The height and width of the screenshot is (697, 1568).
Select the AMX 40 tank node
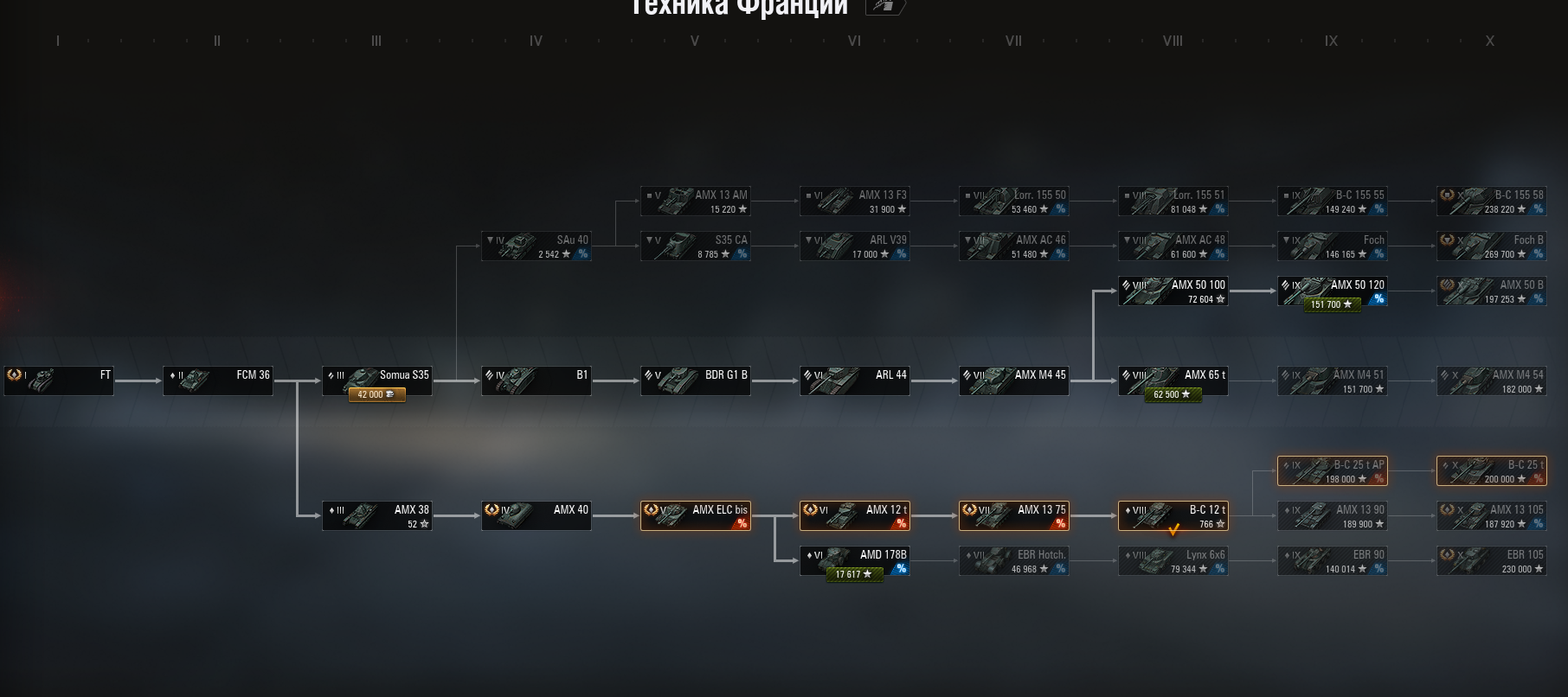537,515
